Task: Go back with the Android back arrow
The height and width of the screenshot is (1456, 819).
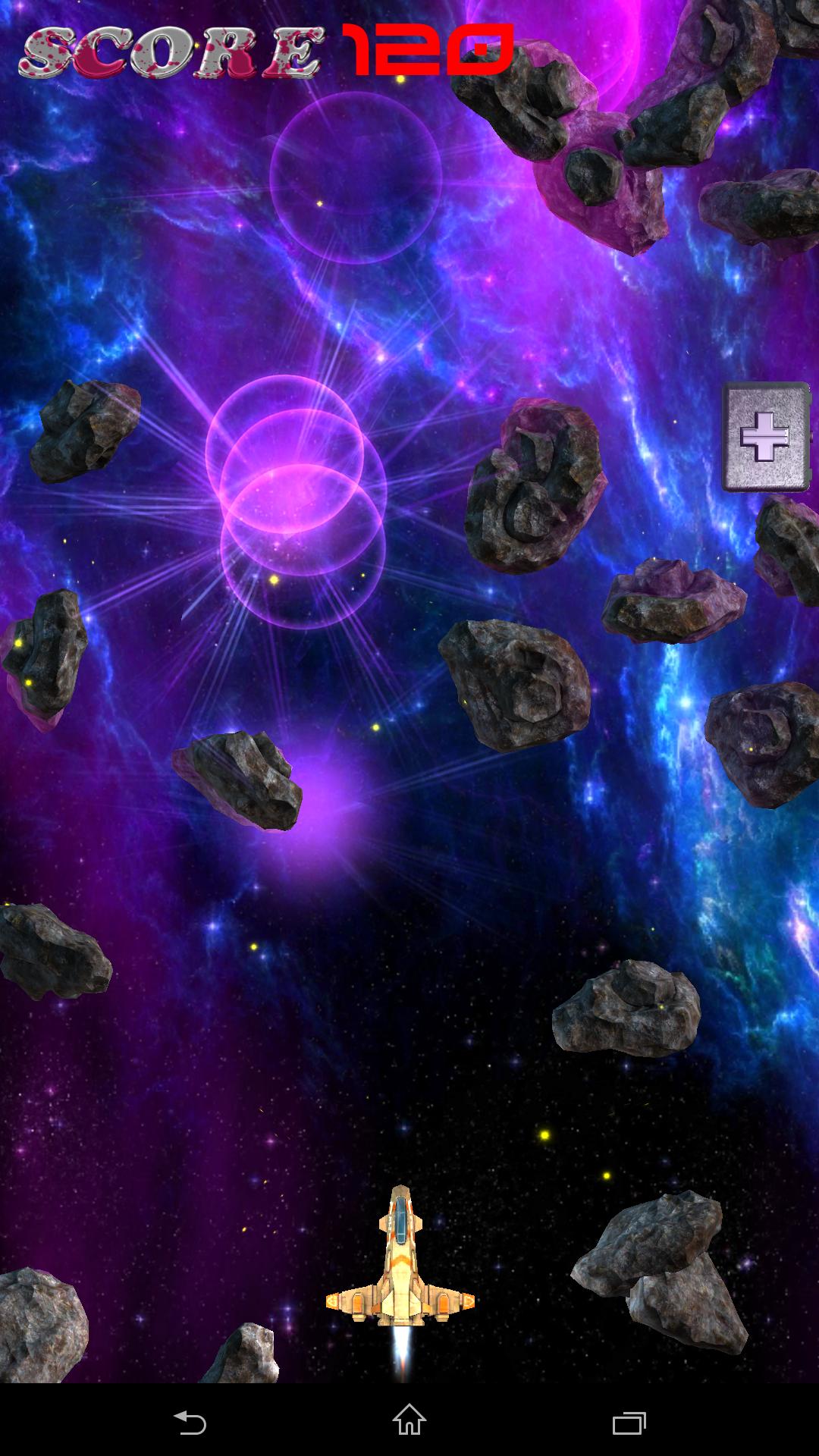Action: pyautogui.click(x=190, y=1422)
